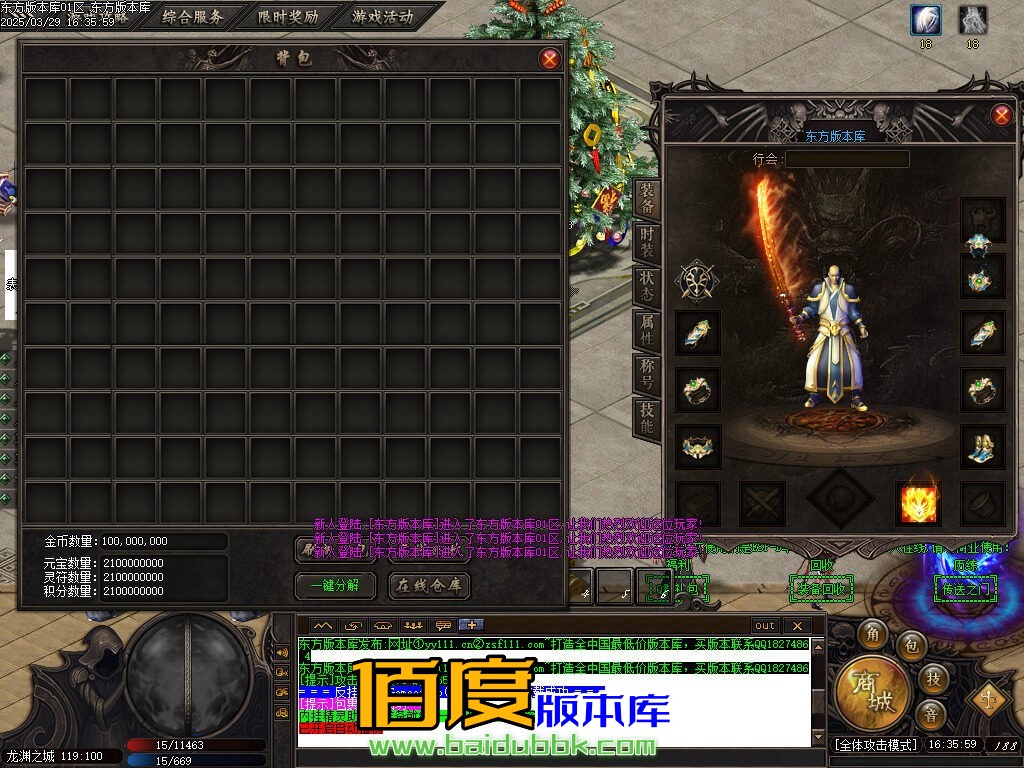The image size is (1024, 768).
Task: Close the 背包 backpack window
Action: tap(549, 59)
